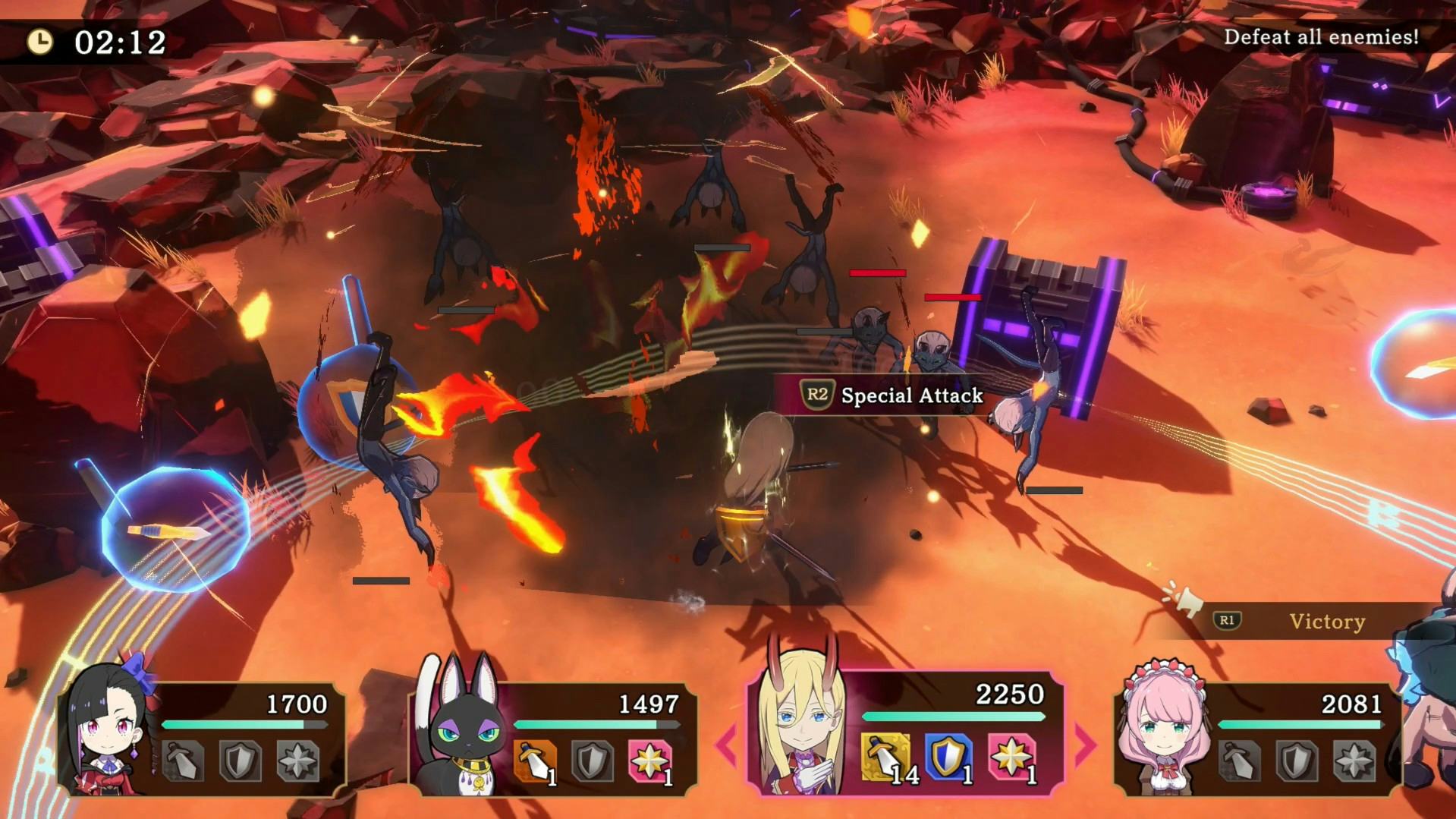1456x819 pixels.
Task: Click the maid's greyed sword icon
Action: point(1239,761)
